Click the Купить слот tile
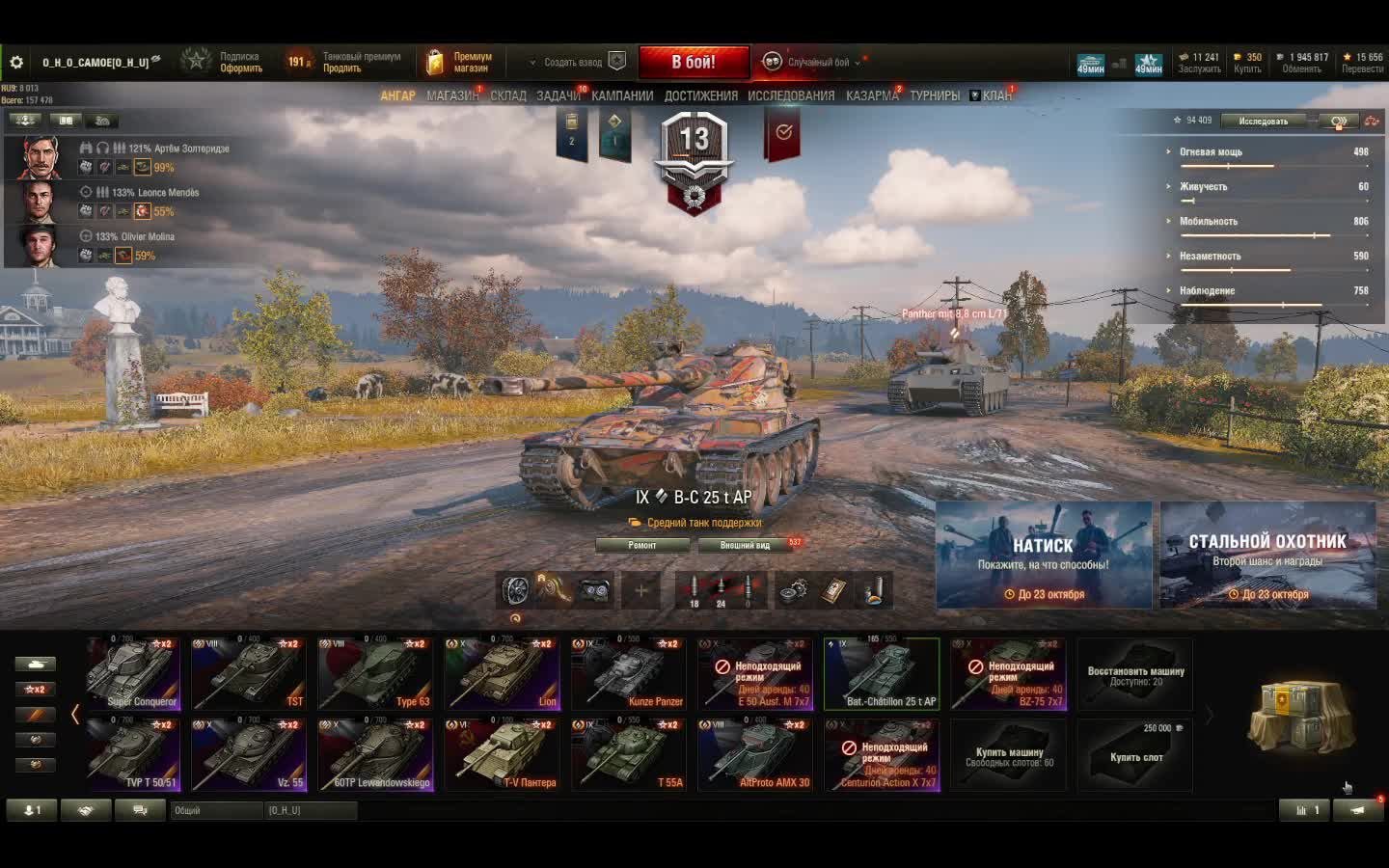This screenshot has height=868, width=1389. coord(1134,755)
